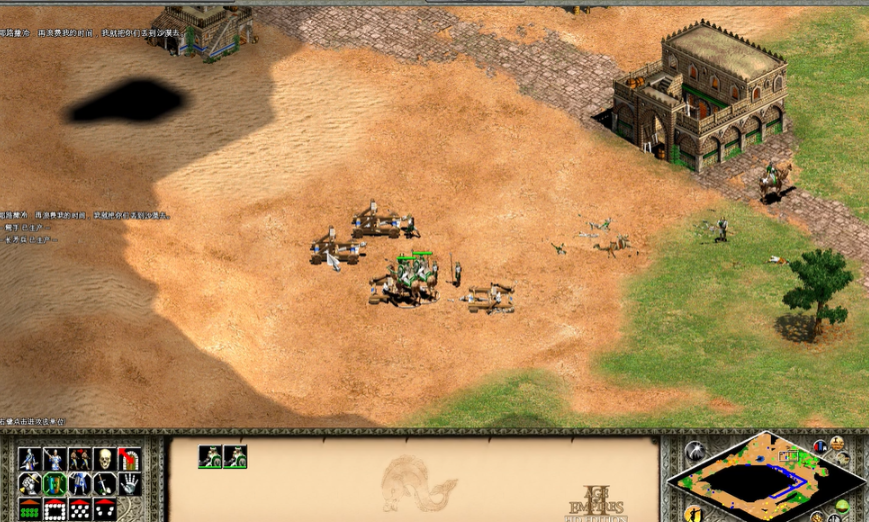Switch to the highlighted green shield defensive stance
The width and height of the screenshot is (869, 522).
(55, 484)
